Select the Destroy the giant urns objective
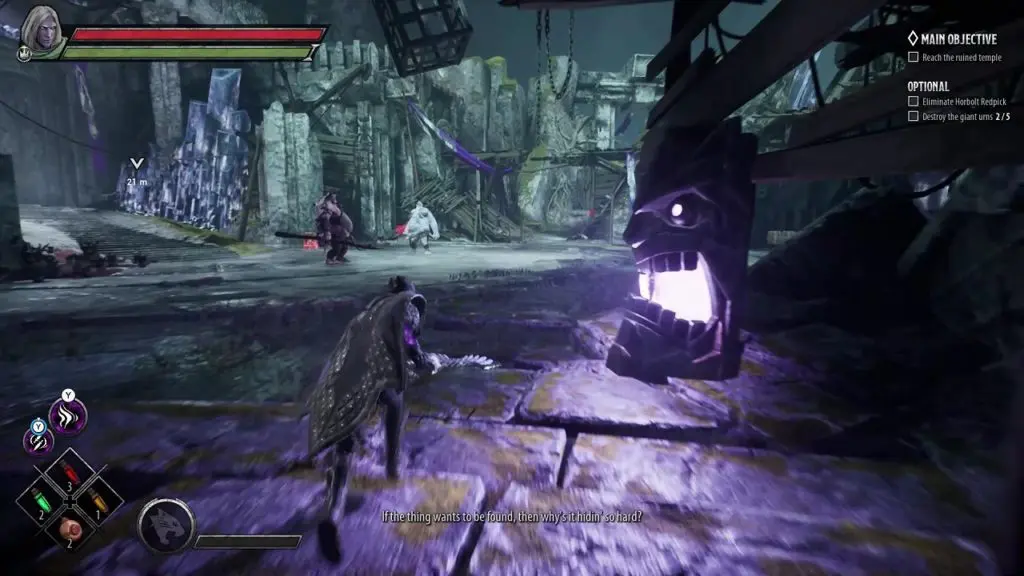The image size is (1024, 576). tap(962, 116)
